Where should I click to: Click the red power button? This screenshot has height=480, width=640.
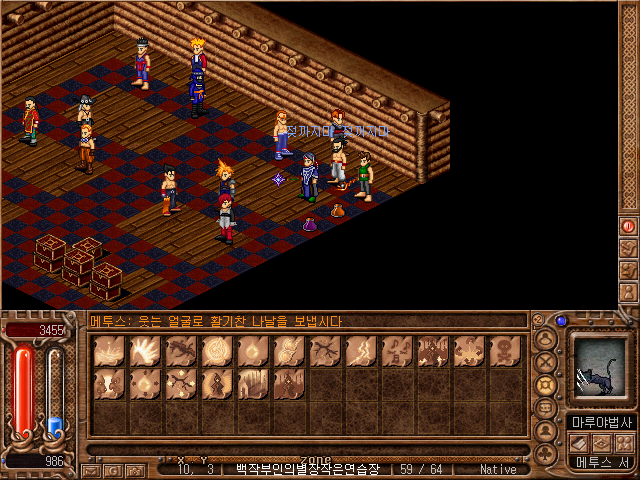629,226
